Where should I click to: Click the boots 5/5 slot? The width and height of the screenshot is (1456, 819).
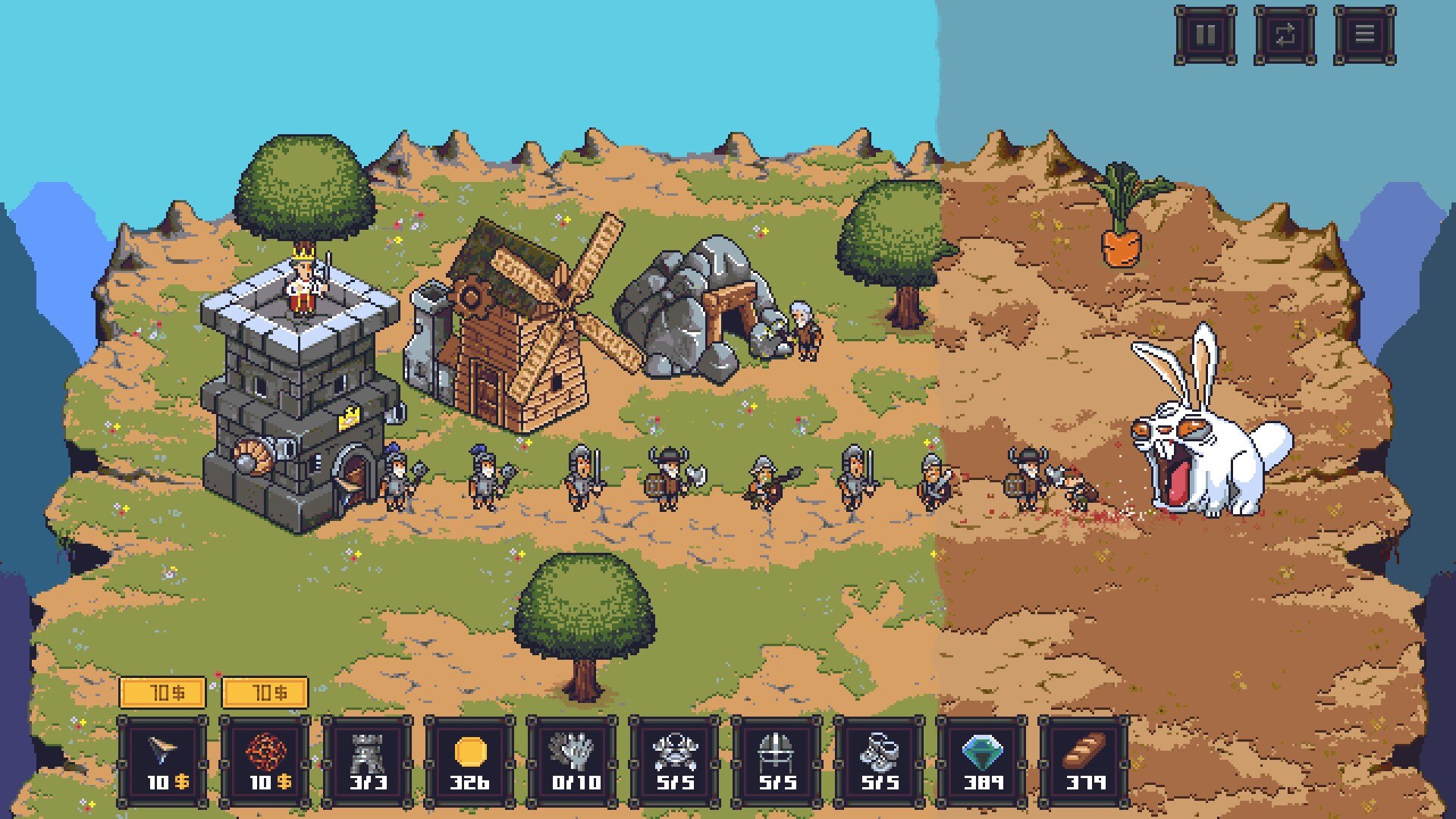(x=880, y=761)
